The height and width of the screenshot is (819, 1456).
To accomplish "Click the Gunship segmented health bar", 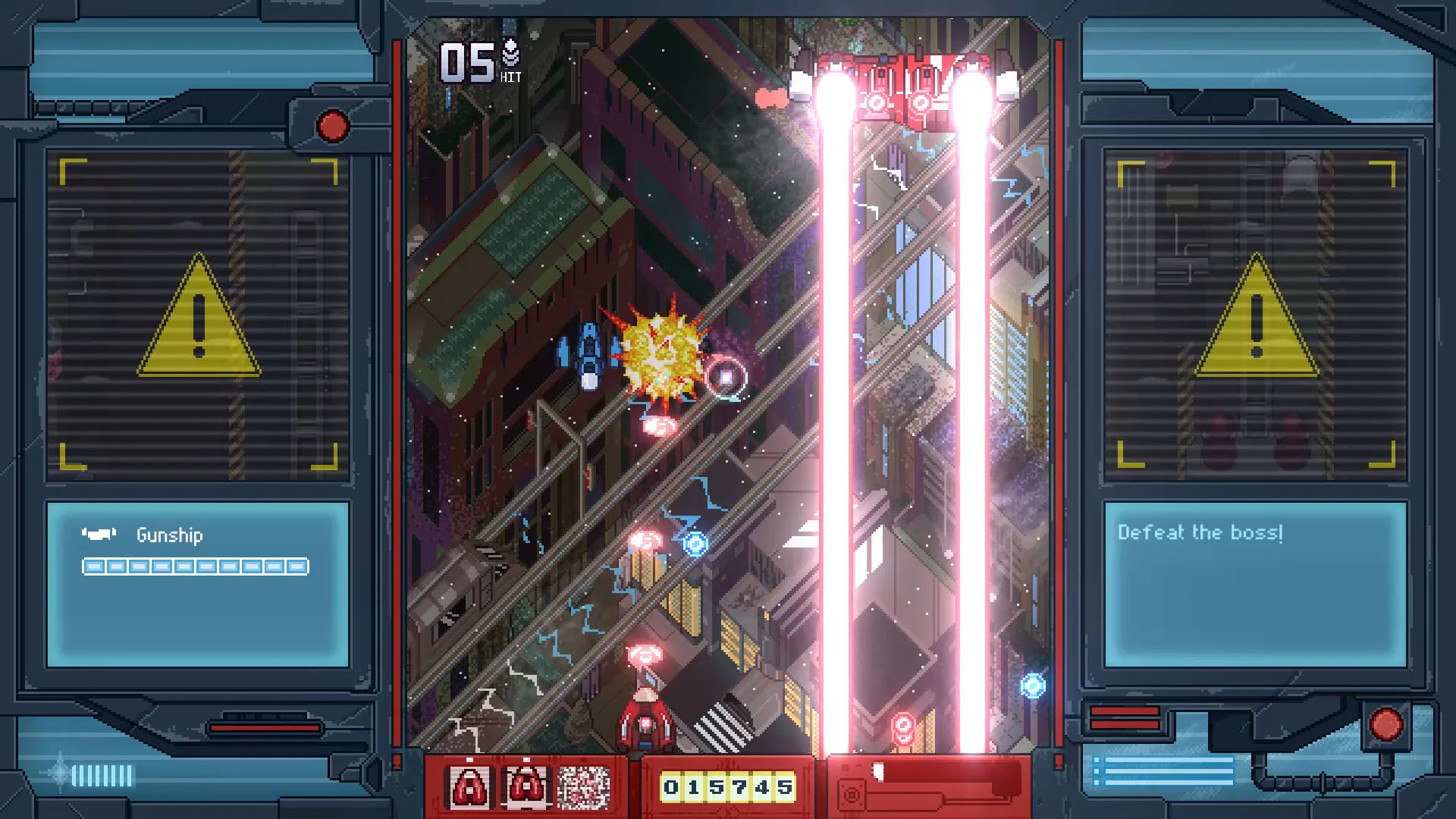I will pos(196,566).
